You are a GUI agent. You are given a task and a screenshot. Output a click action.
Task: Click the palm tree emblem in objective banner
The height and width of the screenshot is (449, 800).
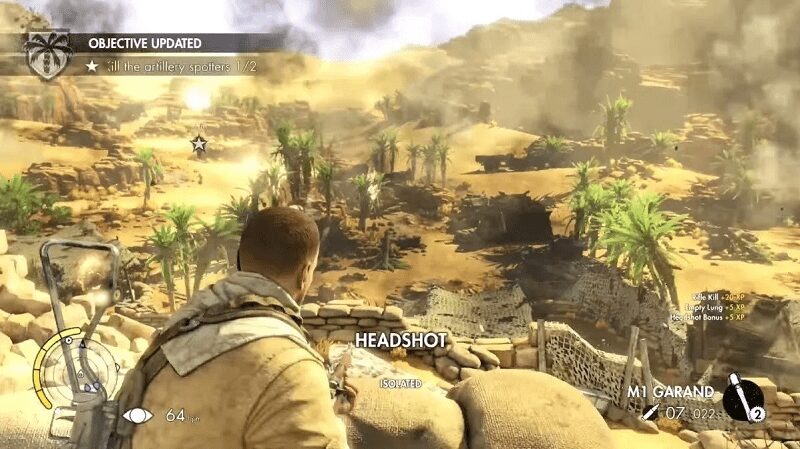click(x=48, y=53)
